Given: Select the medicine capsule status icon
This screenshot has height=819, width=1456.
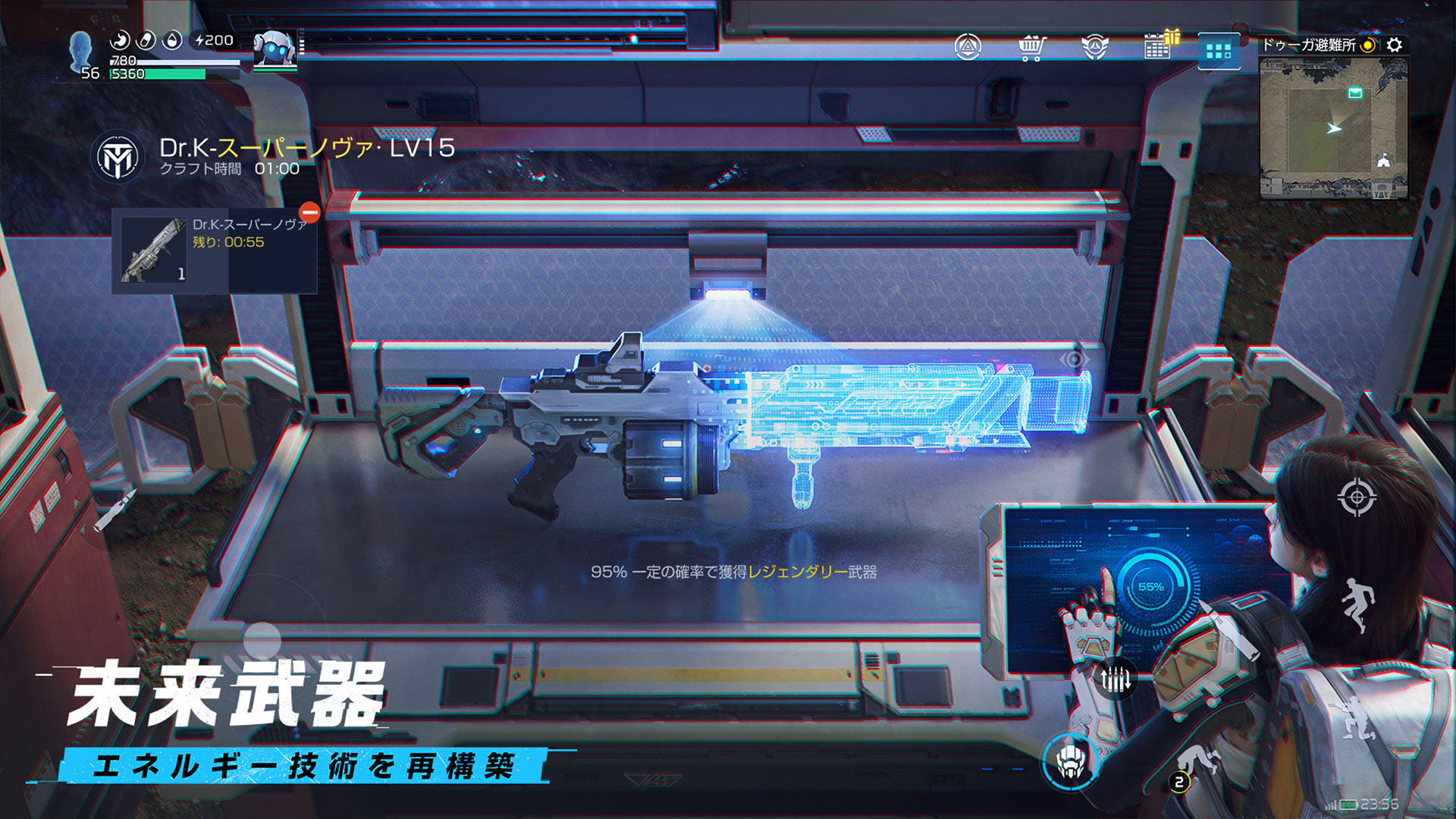Looking at the screenshot, I should tap(146, 39).
